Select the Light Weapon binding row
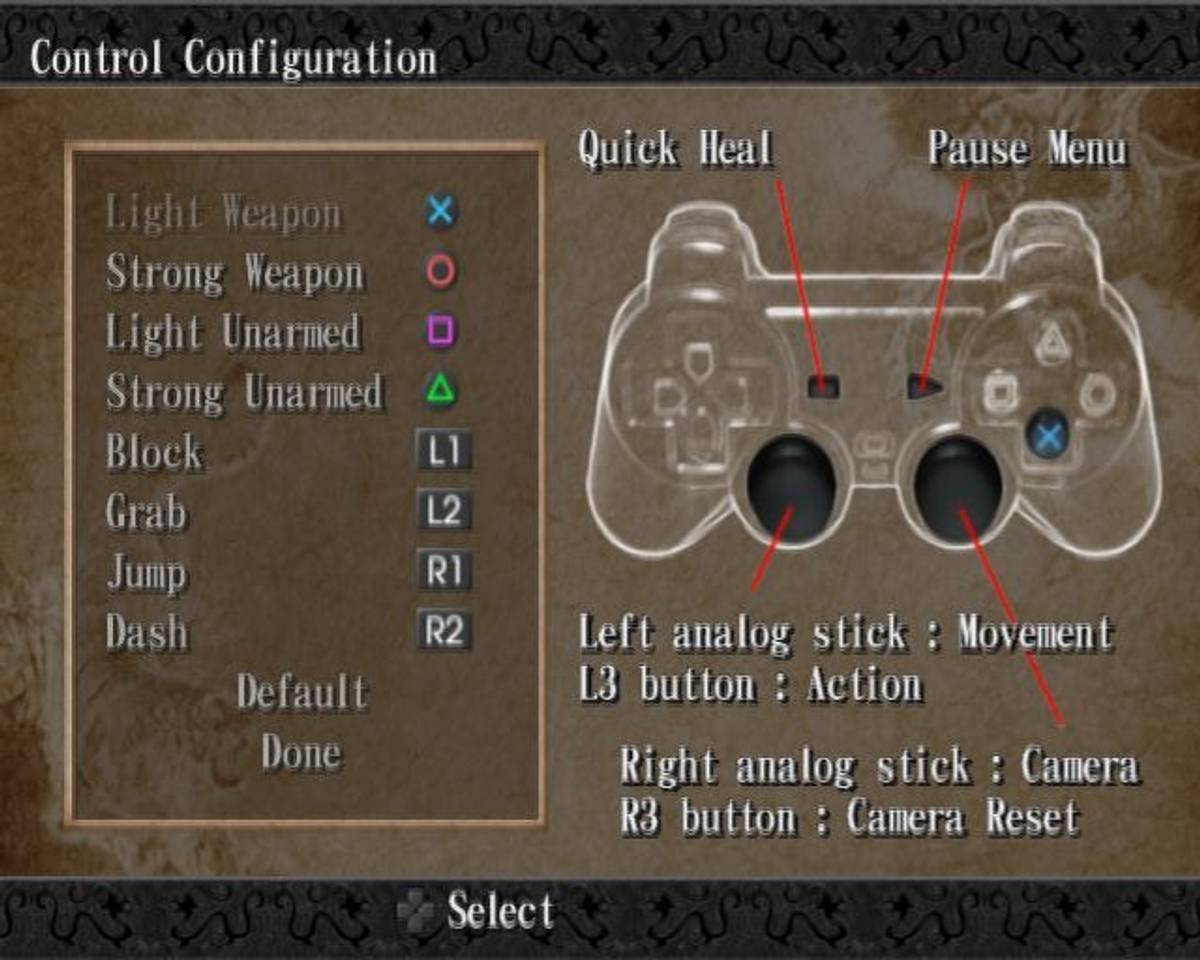 point(223,213)
